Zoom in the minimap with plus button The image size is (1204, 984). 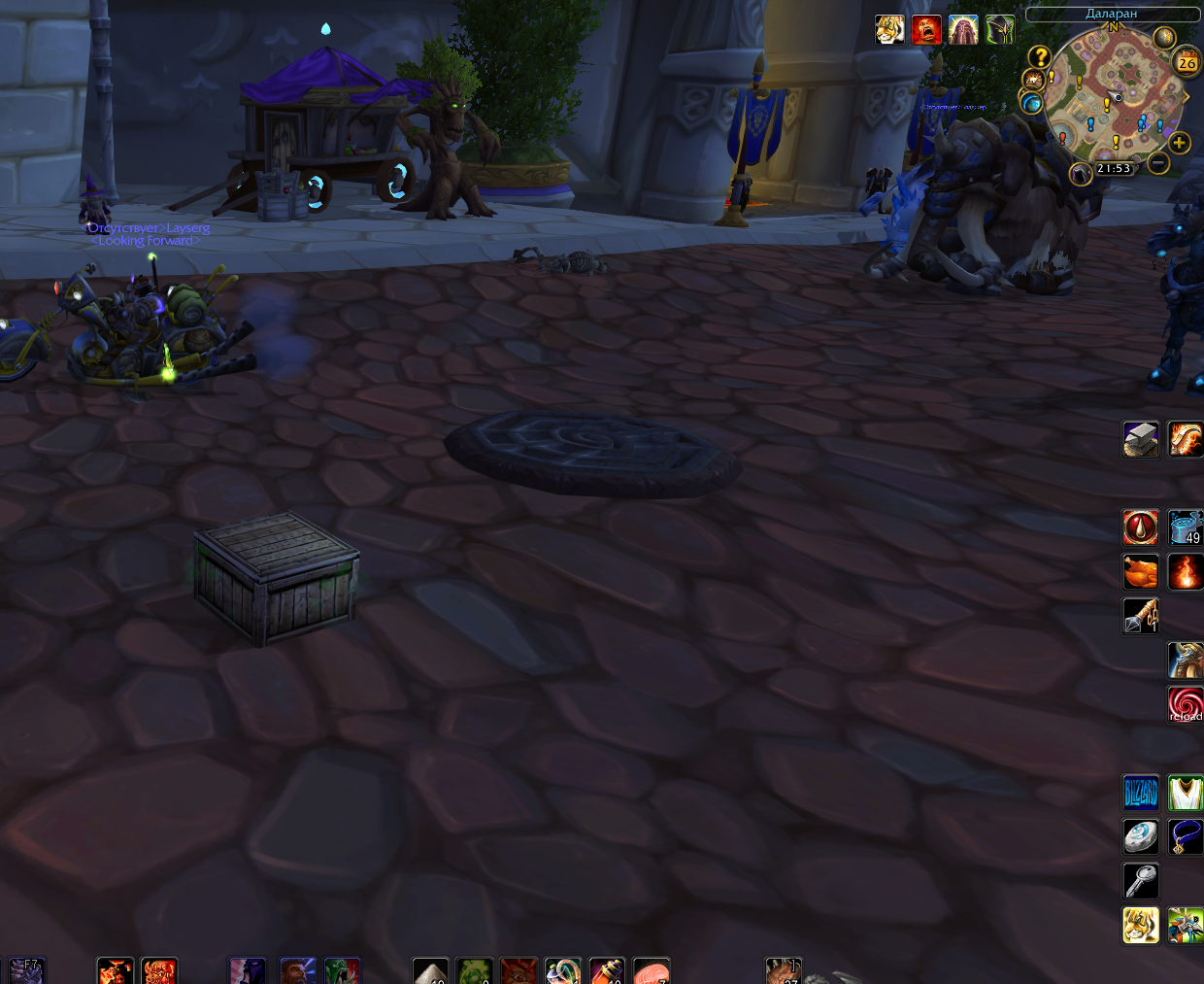(x=1179, y=144)
